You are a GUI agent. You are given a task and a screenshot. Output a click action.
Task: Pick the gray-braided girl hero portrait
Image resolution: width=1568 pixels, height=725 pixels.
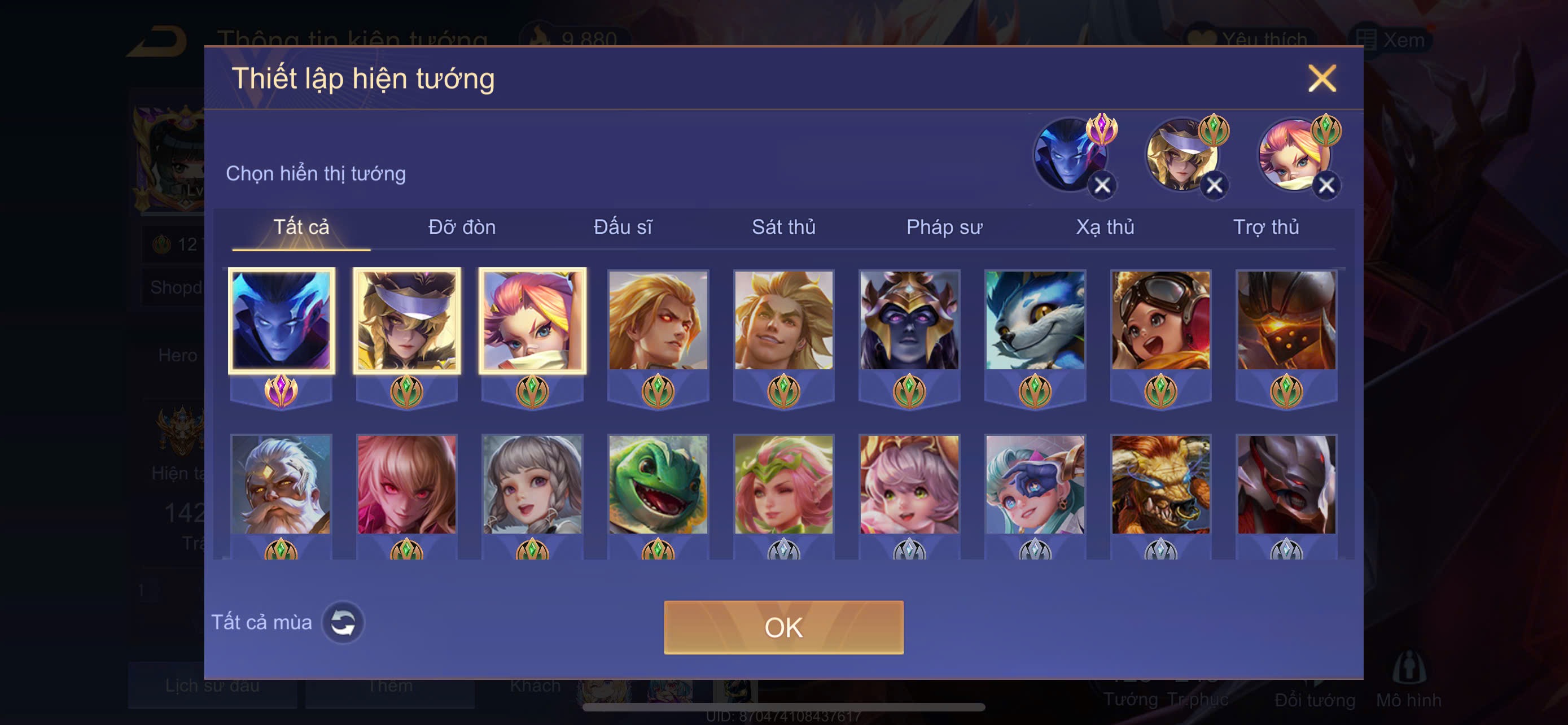pyautogui.click(x=533, y=484)
